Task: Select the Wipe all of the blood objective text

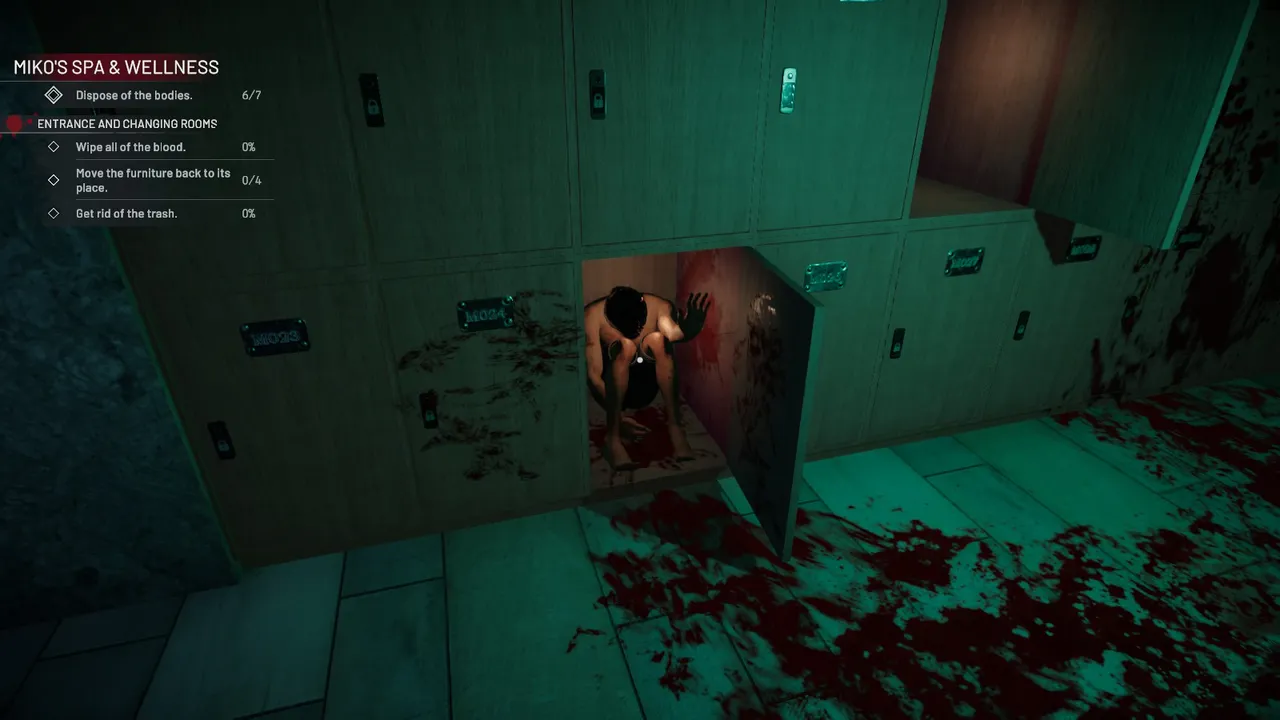Action: tap(130, 147)
